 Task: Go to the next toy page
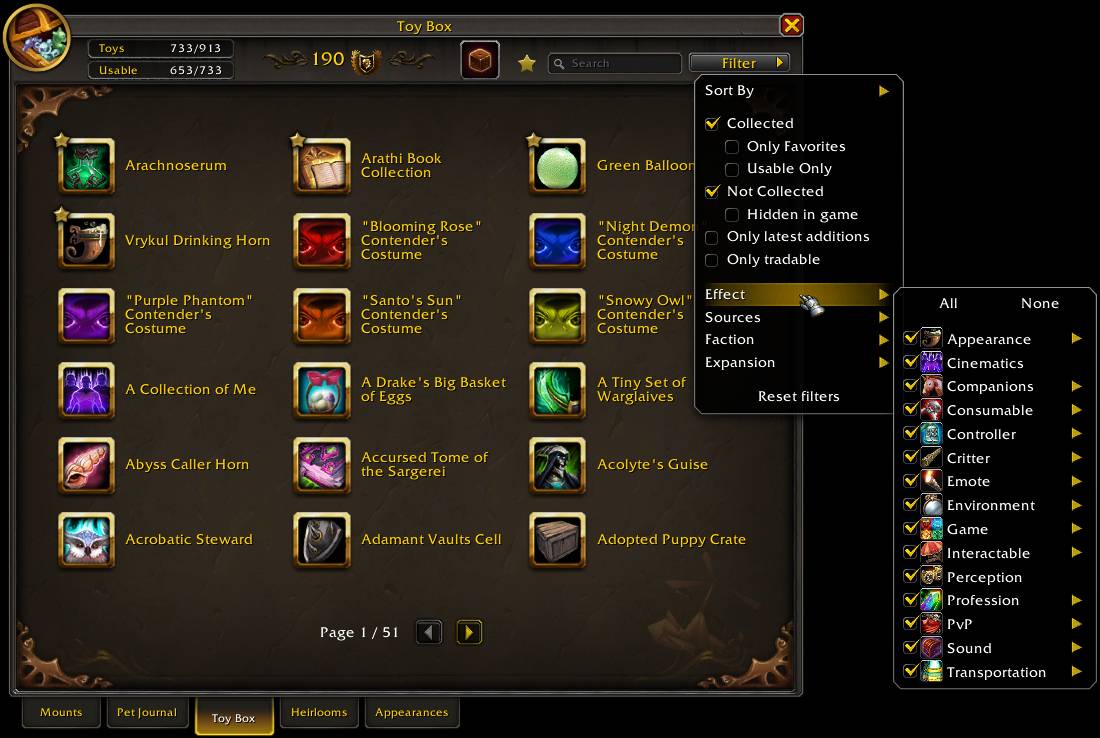pos(469,632)
